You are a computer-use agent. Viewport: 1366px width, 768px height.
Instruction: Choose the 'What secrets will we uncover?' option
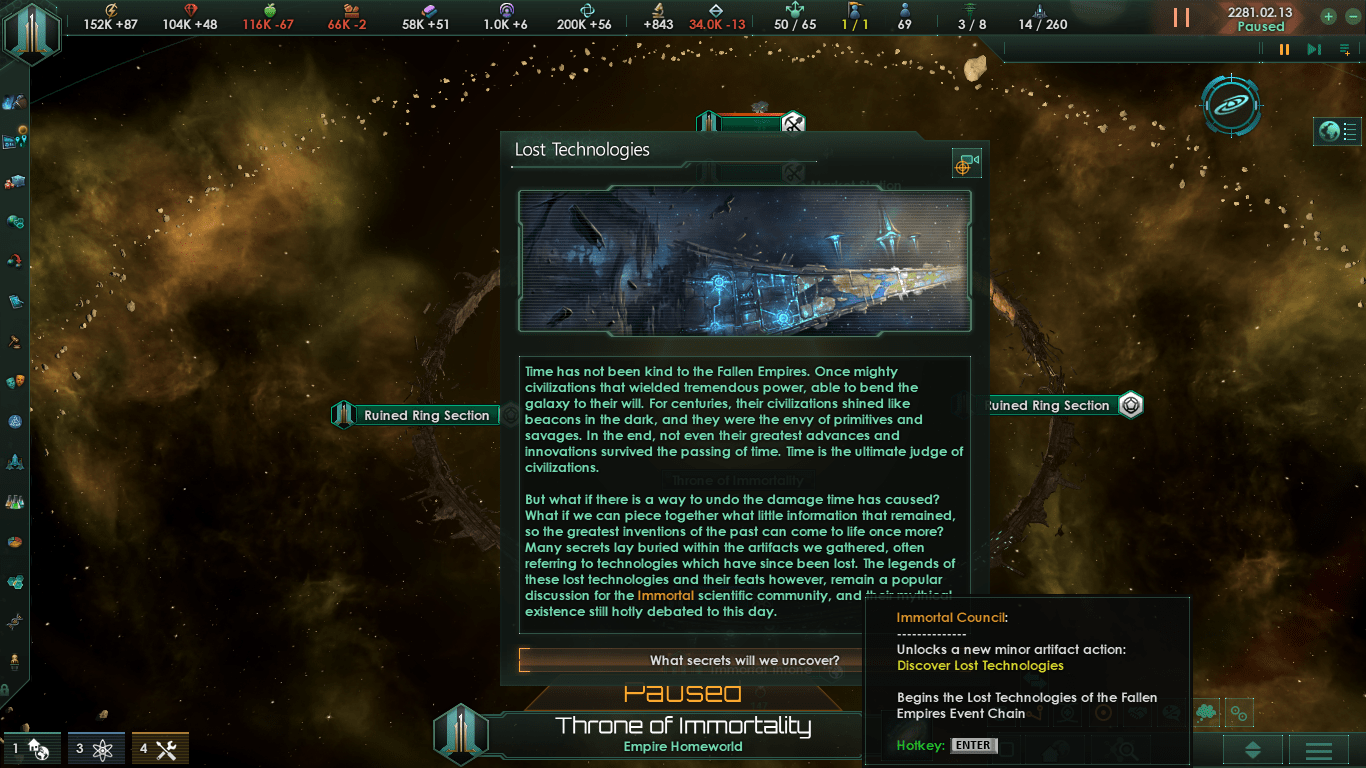click(743, 660)
